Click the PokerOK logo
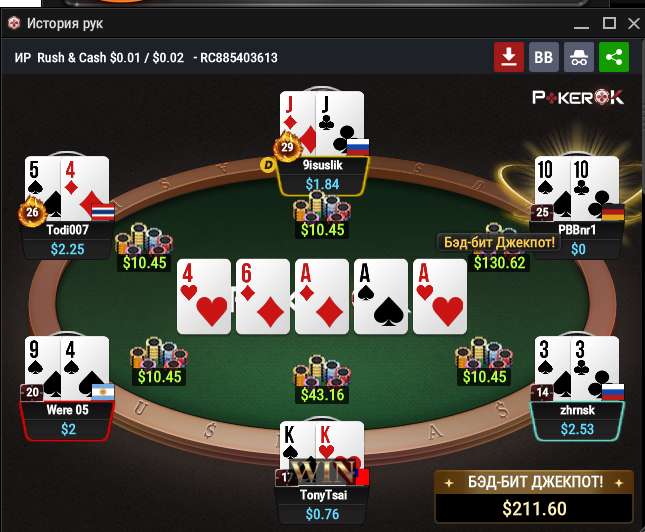 [x=578, y=97]
